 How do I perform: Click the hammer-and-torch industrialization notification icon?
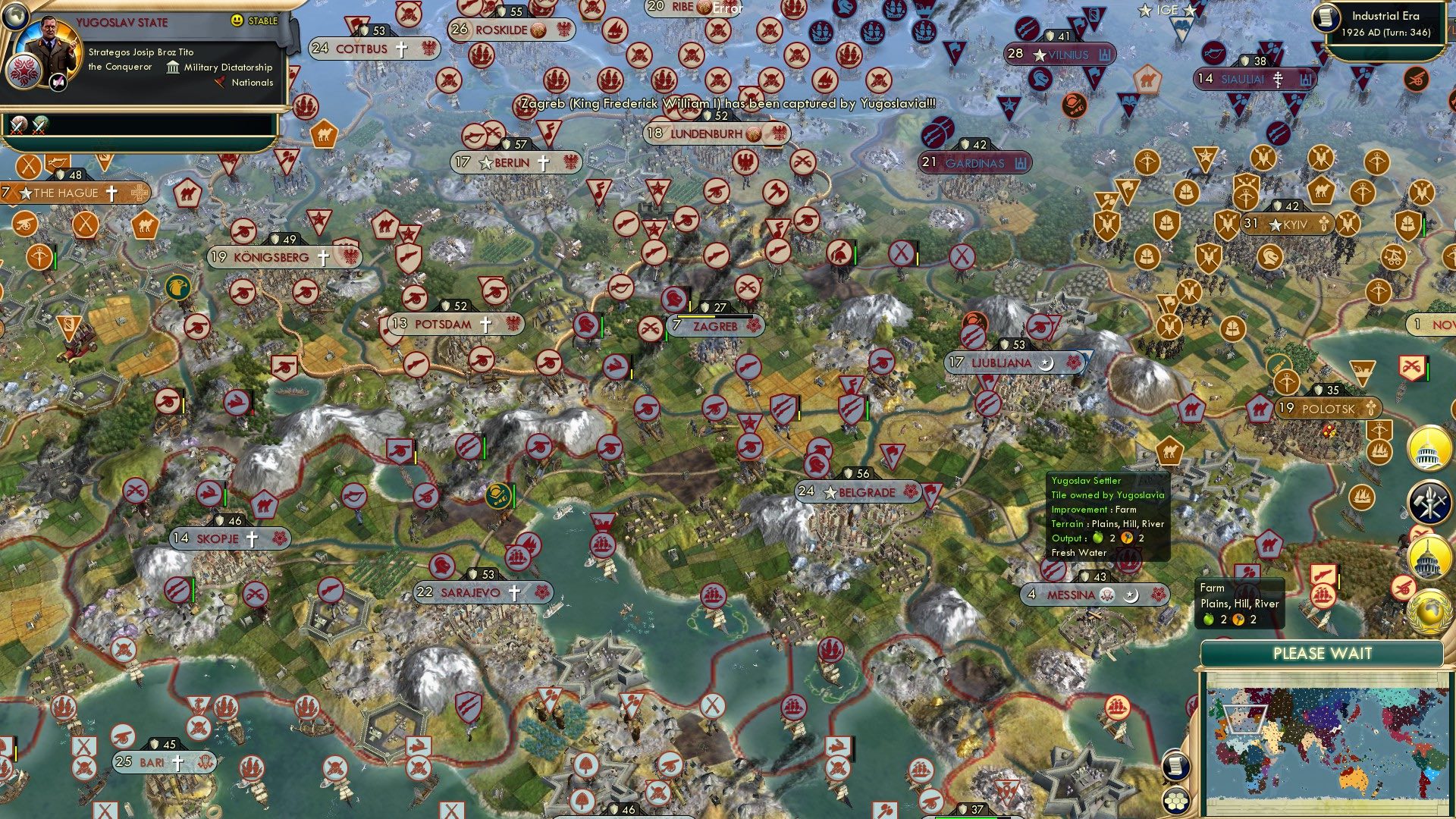pyautogui.click(x=1429, y=500)
